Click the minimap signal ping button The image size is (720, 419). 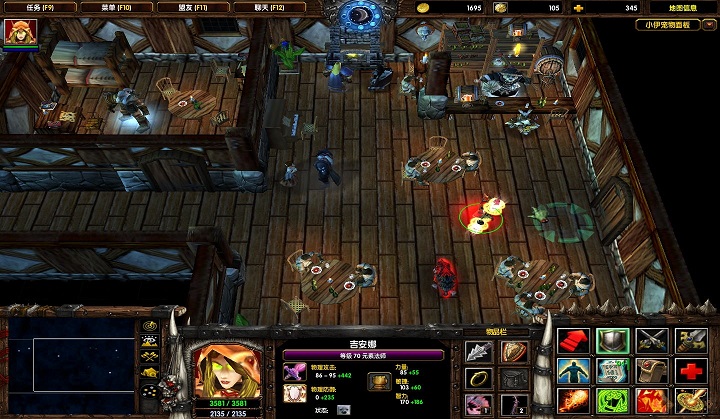point(150,328)
